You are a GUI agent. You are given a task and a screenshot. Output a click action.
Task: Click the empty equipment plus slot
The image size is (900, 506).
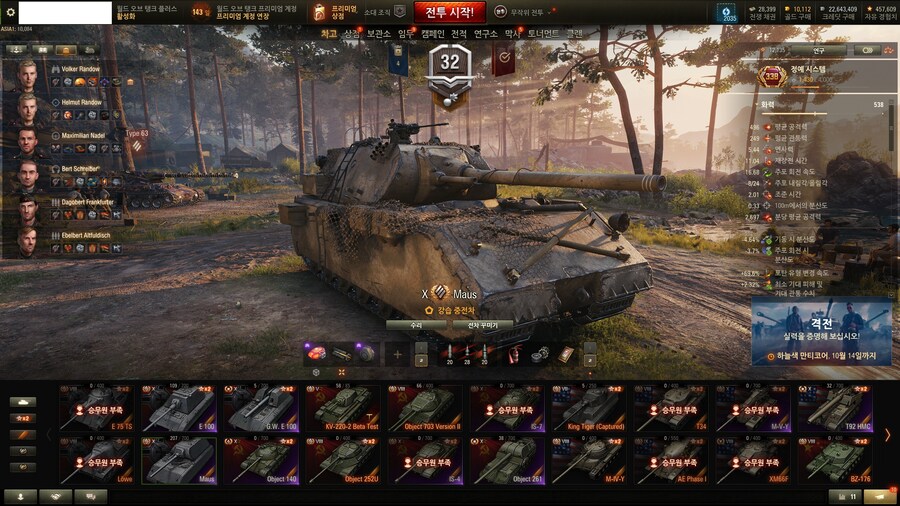click(x=397, y=354)
